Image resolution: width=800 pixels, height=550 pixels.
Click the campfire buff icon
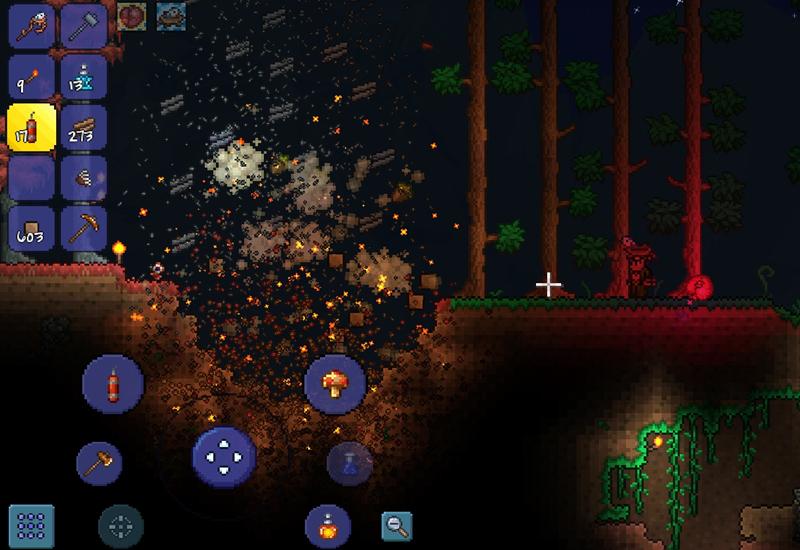[169, 15]
